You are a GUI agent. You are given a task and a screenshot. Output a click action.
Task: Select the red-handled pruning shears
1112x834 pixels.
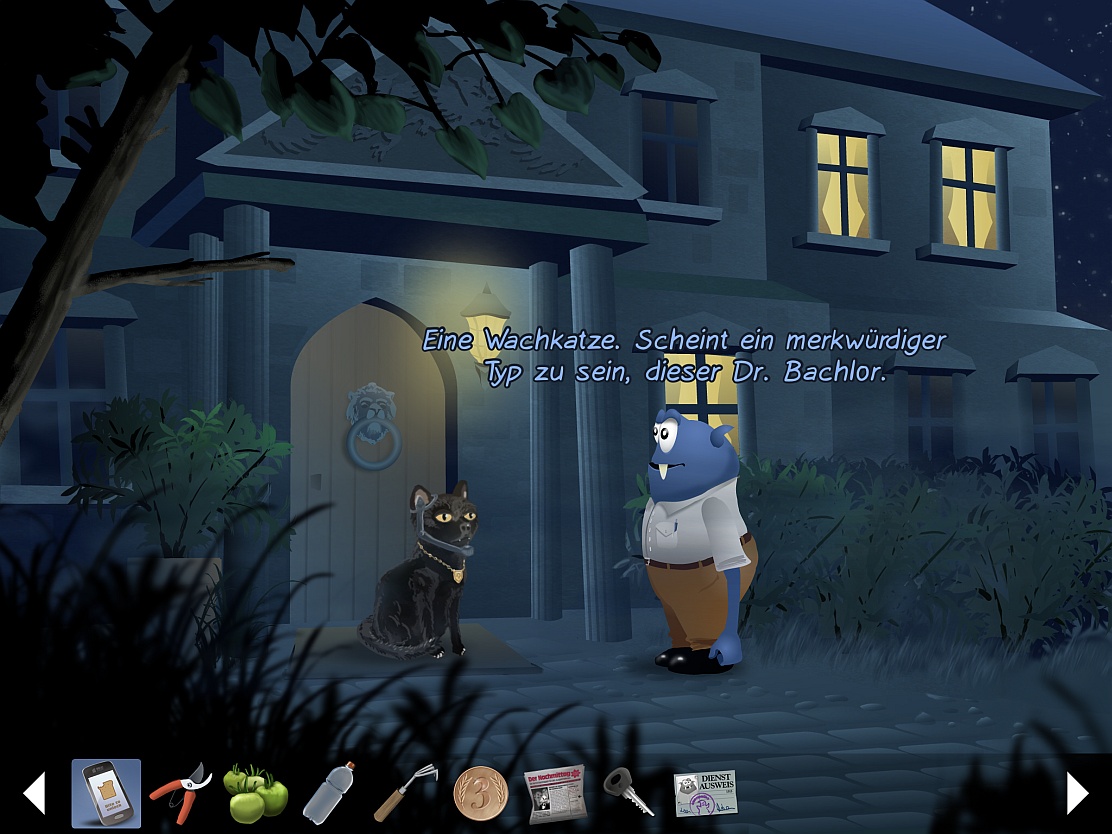(181, 794)
